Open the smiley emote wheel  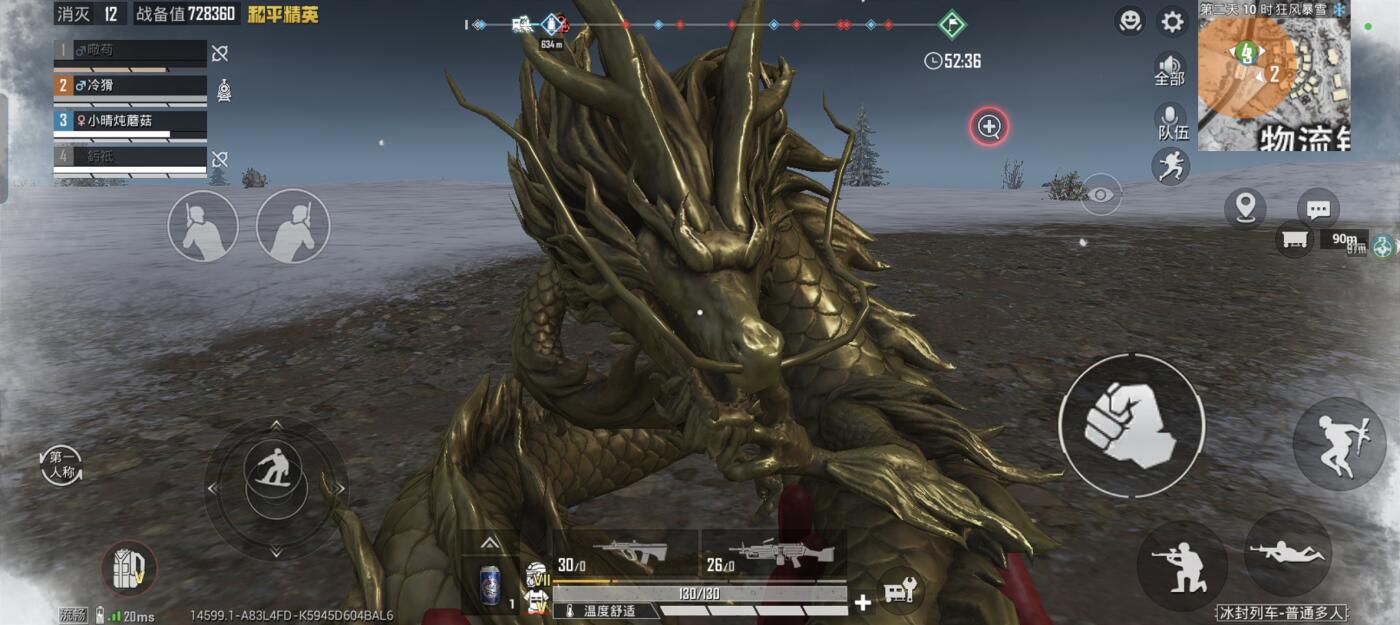click(x=1130, y=21)
